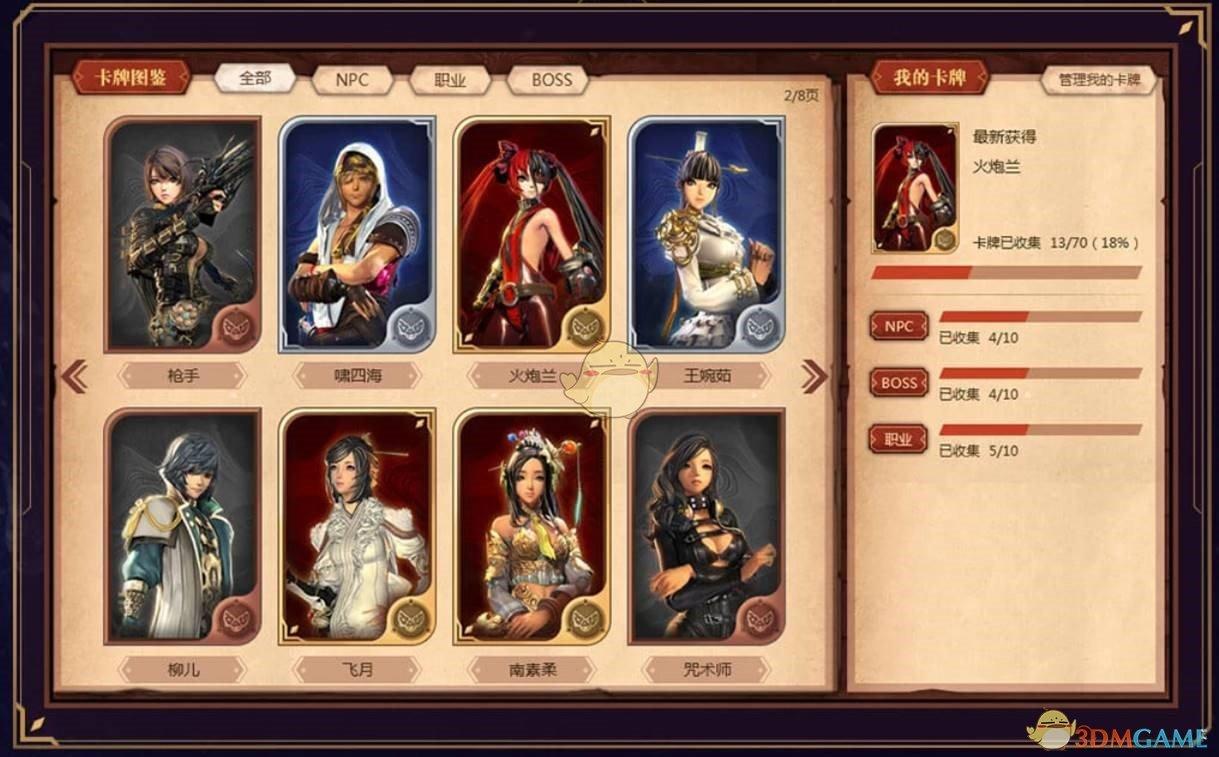The height and width of the screenshot is (757, 1219).
Task: Click the BOSS collection label in 我的卡牌
Action: point(898,383)
